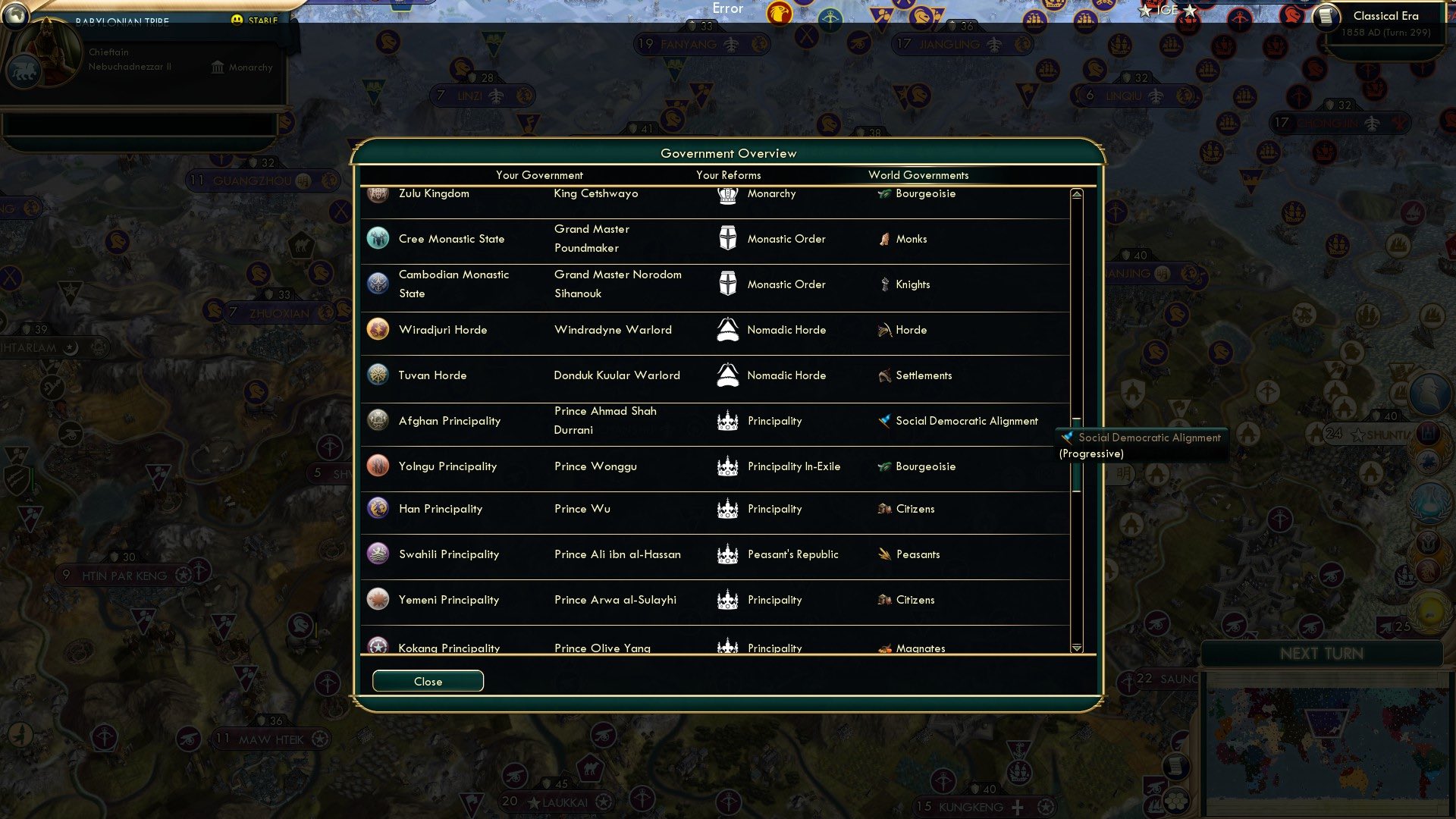
Task: Click the Knights icon for Cambodian Monastic State
Action: coord(883,284)
